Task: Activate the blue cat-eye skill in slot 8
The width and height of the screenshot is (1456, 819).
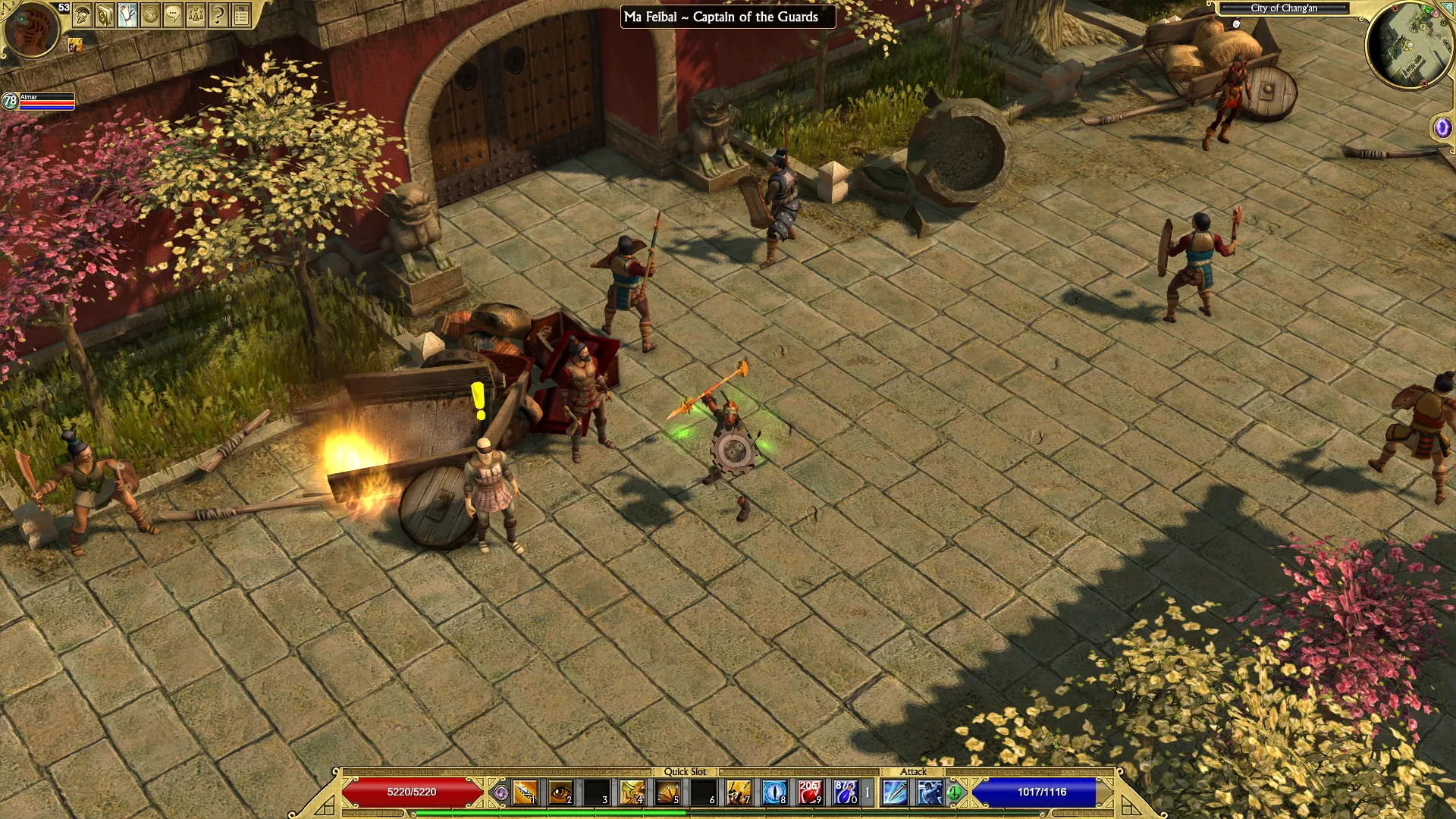Action: [774, 792]
